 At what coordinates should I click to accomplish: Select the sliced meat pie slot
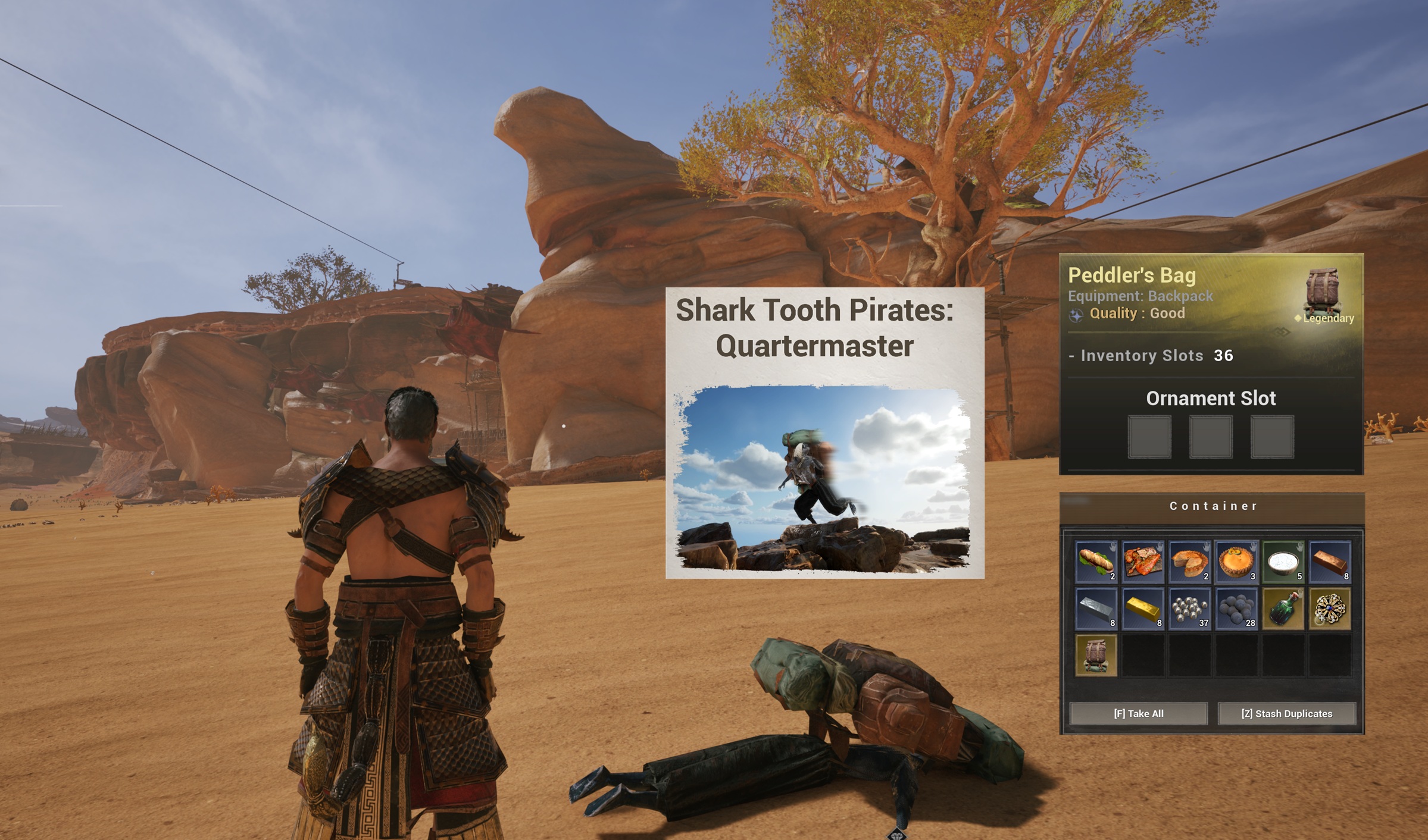pos(1189,562)
